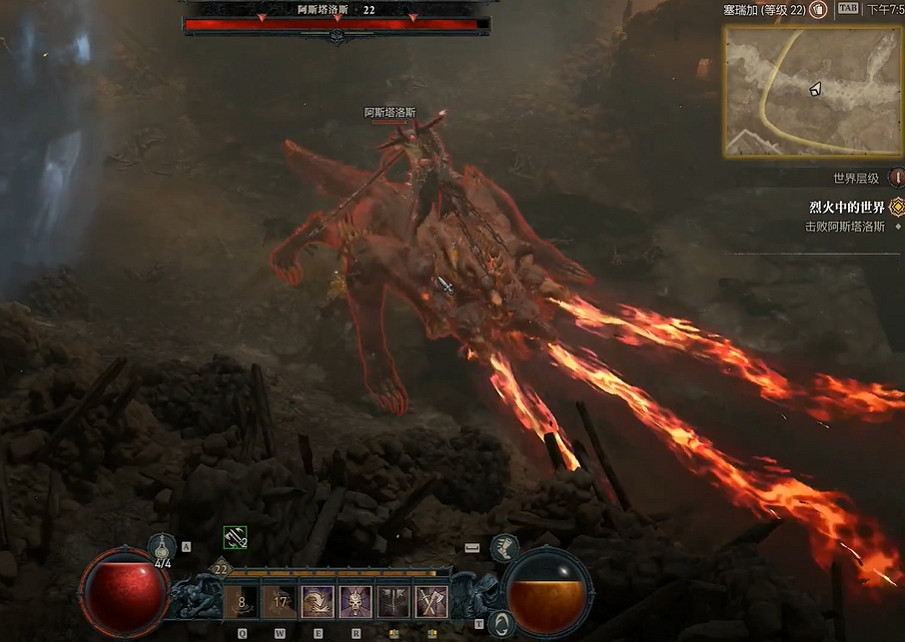Use the crossed axes skill icon
Image resolution: width=905 pixels, height=642 pixels.
pyautogui.click(x=432, y=602)
